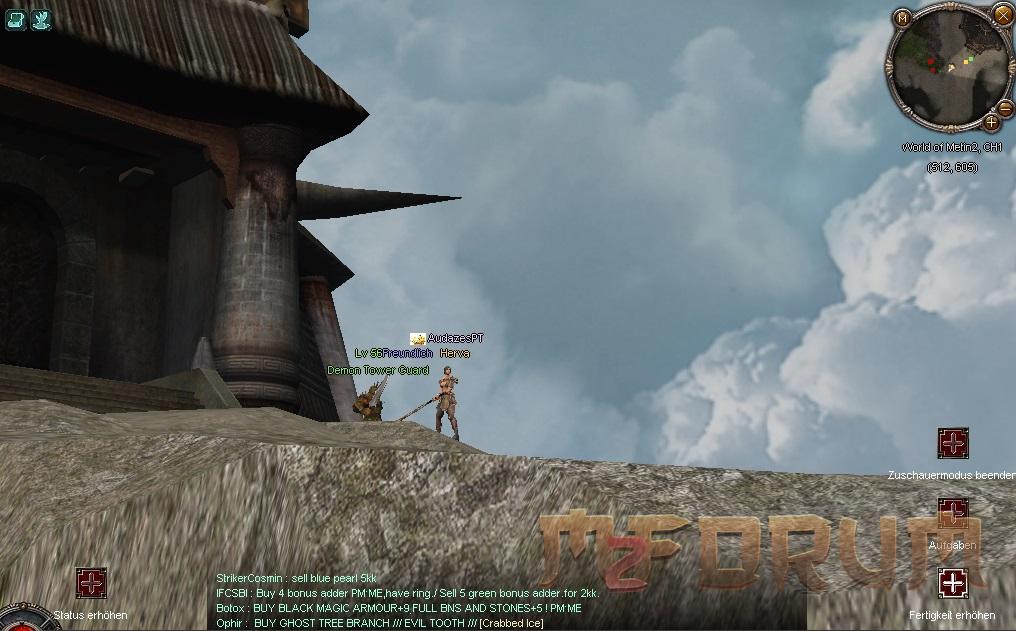The image size is (1016, 631).
Task: Open the scroll icon in the top-left
Action: (x=16, y=19)
